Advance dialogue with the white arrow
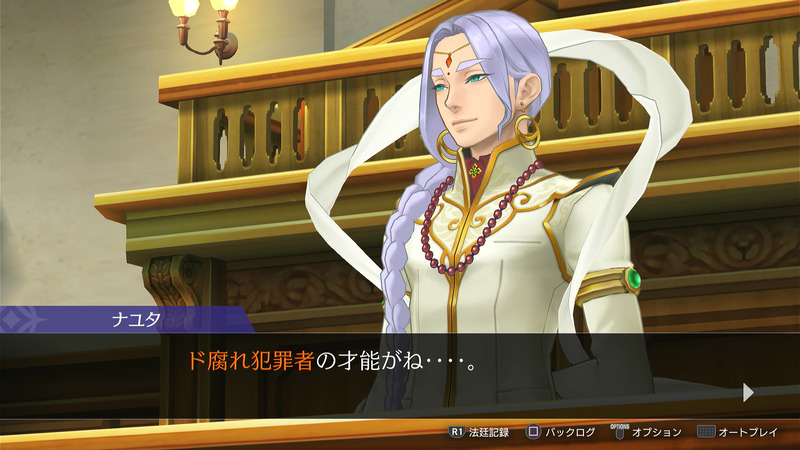800x450 pixels. pos(748,391)
